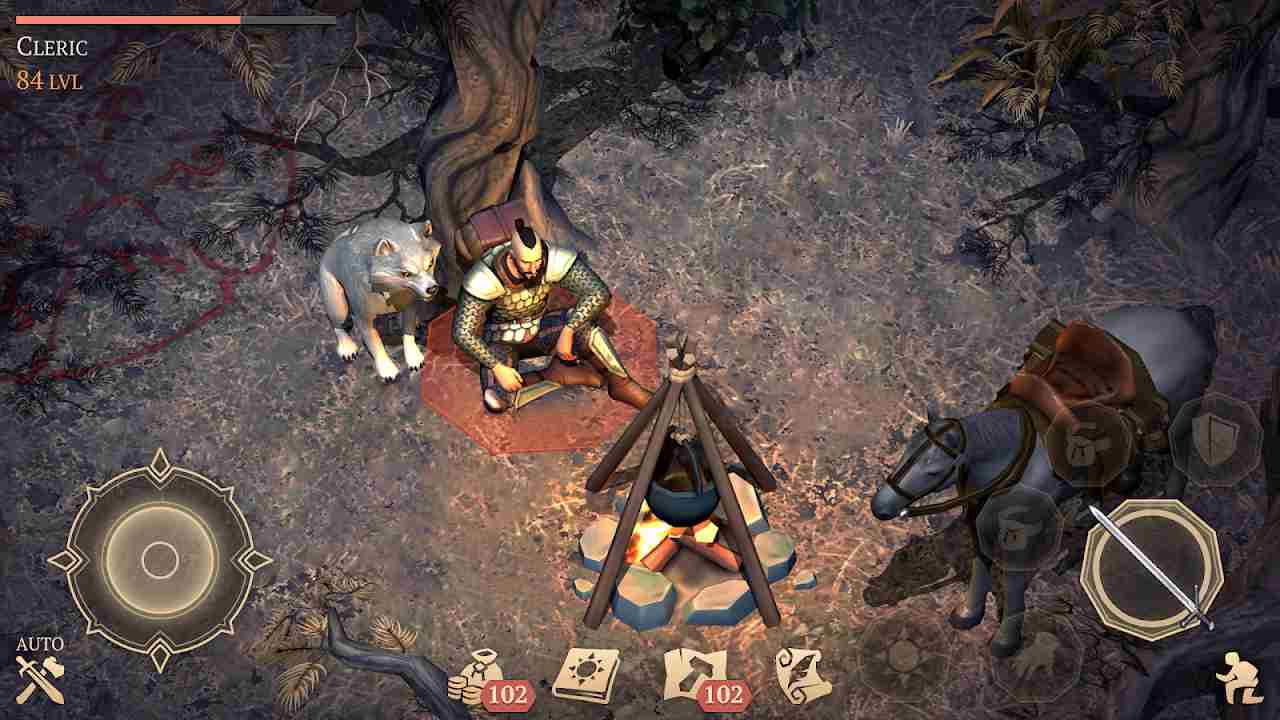Open the Cleric character panel
Image resolution: width=1280 pixels, height=720 pixels.
tap(50, 44)
